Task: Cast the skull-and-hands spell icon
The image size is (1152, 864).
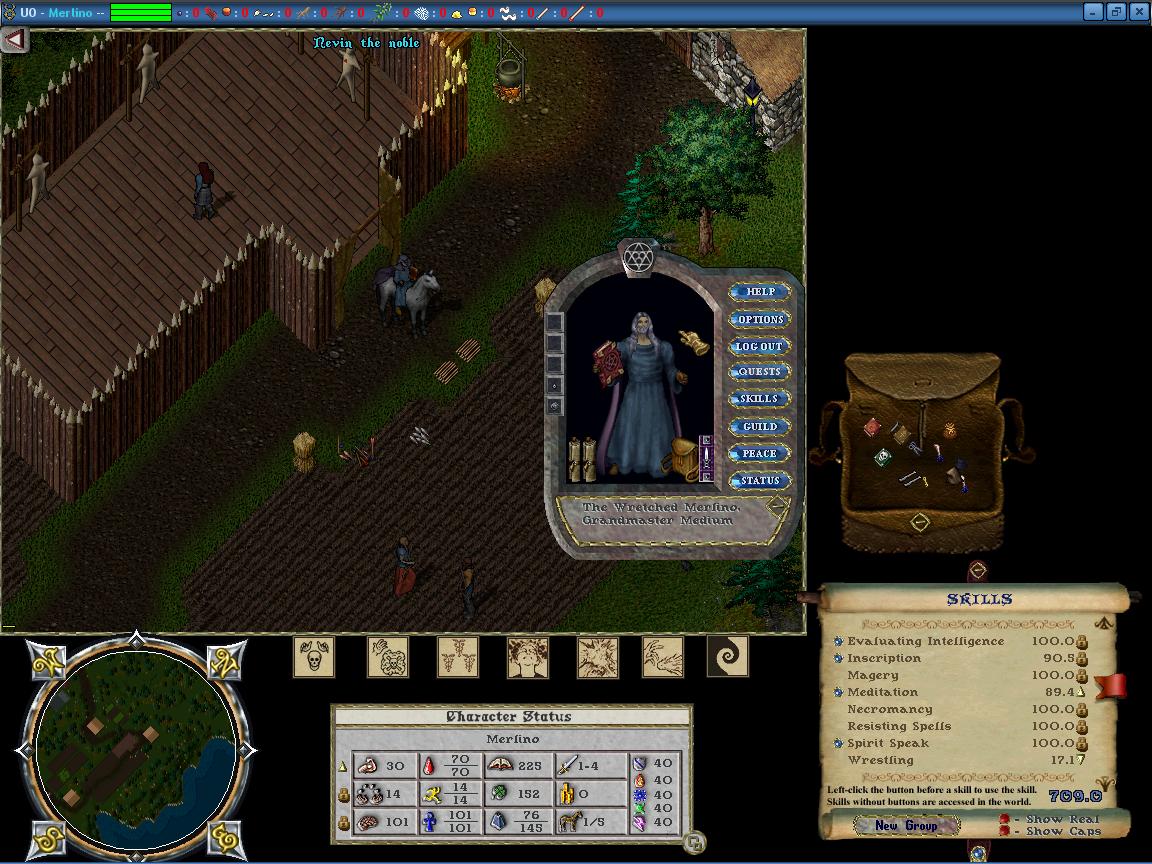Action: pyautogui.click(x=313, y=657)
